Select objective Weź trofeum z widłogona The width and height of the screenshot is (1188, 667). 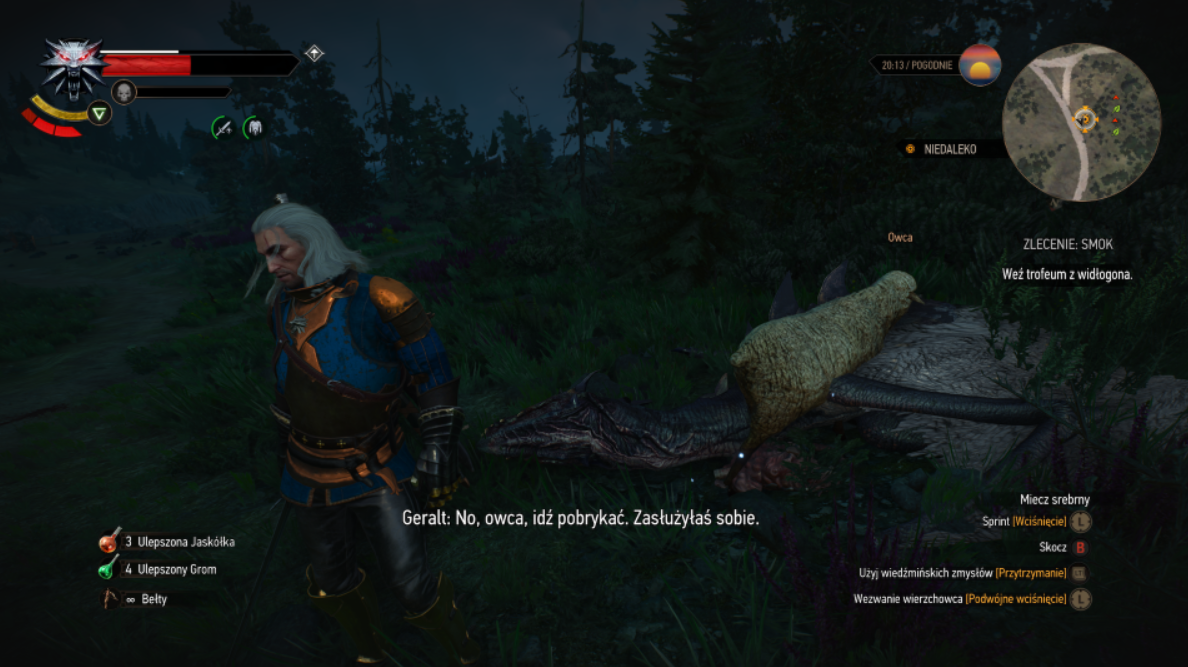click(x=1067, y=274)
